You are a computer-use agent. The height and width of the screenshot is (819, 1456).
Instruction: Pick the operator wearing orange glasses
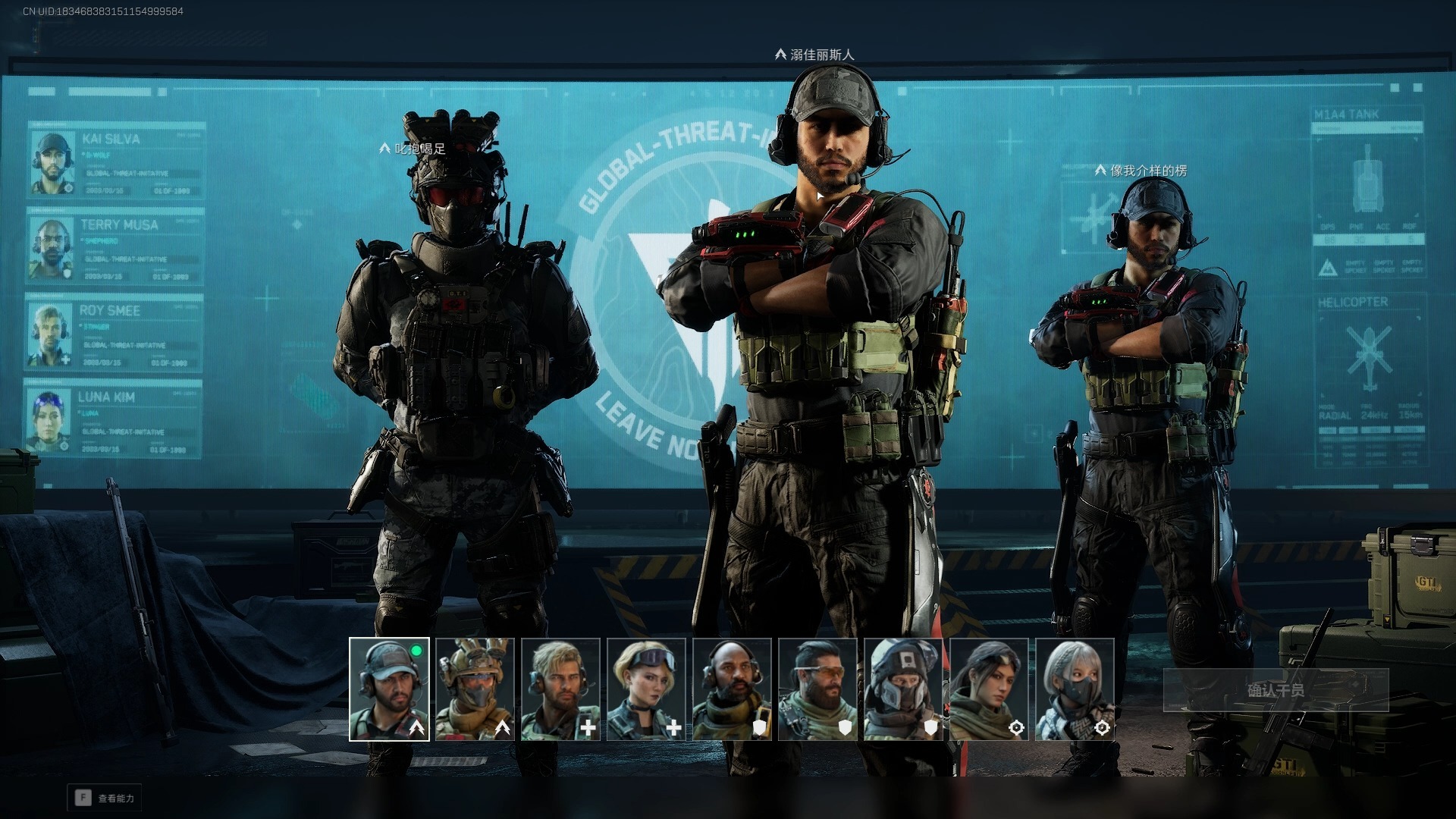tap(817, 689)
